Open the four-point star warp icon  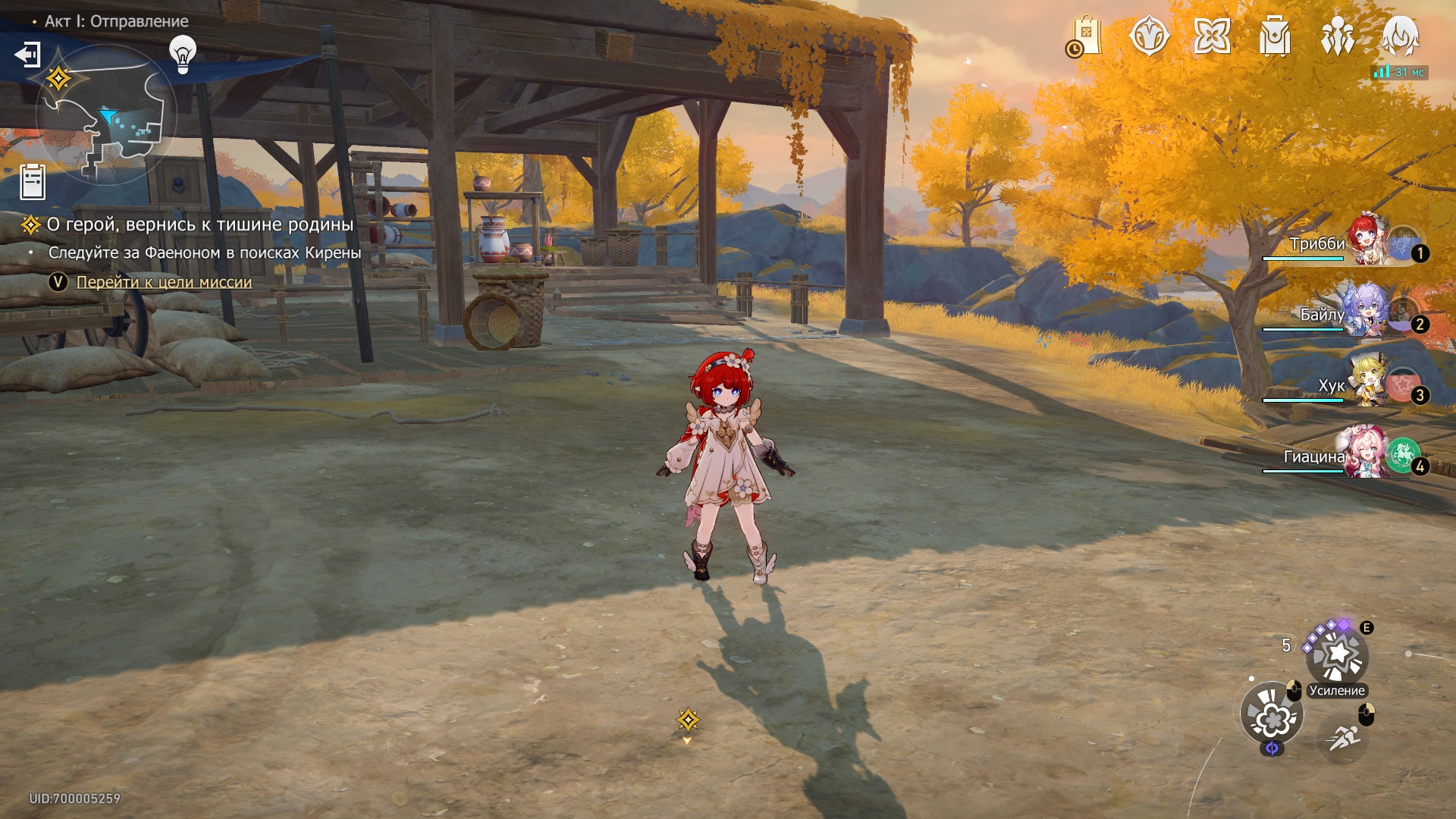(x=1212, y=36)
